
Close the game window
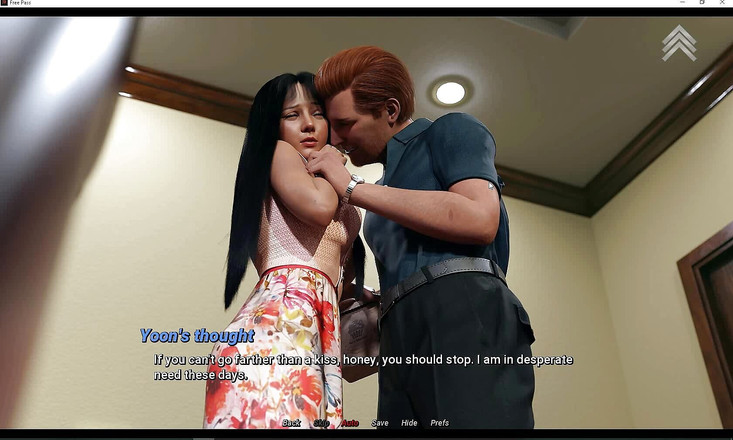coord(722,3)
